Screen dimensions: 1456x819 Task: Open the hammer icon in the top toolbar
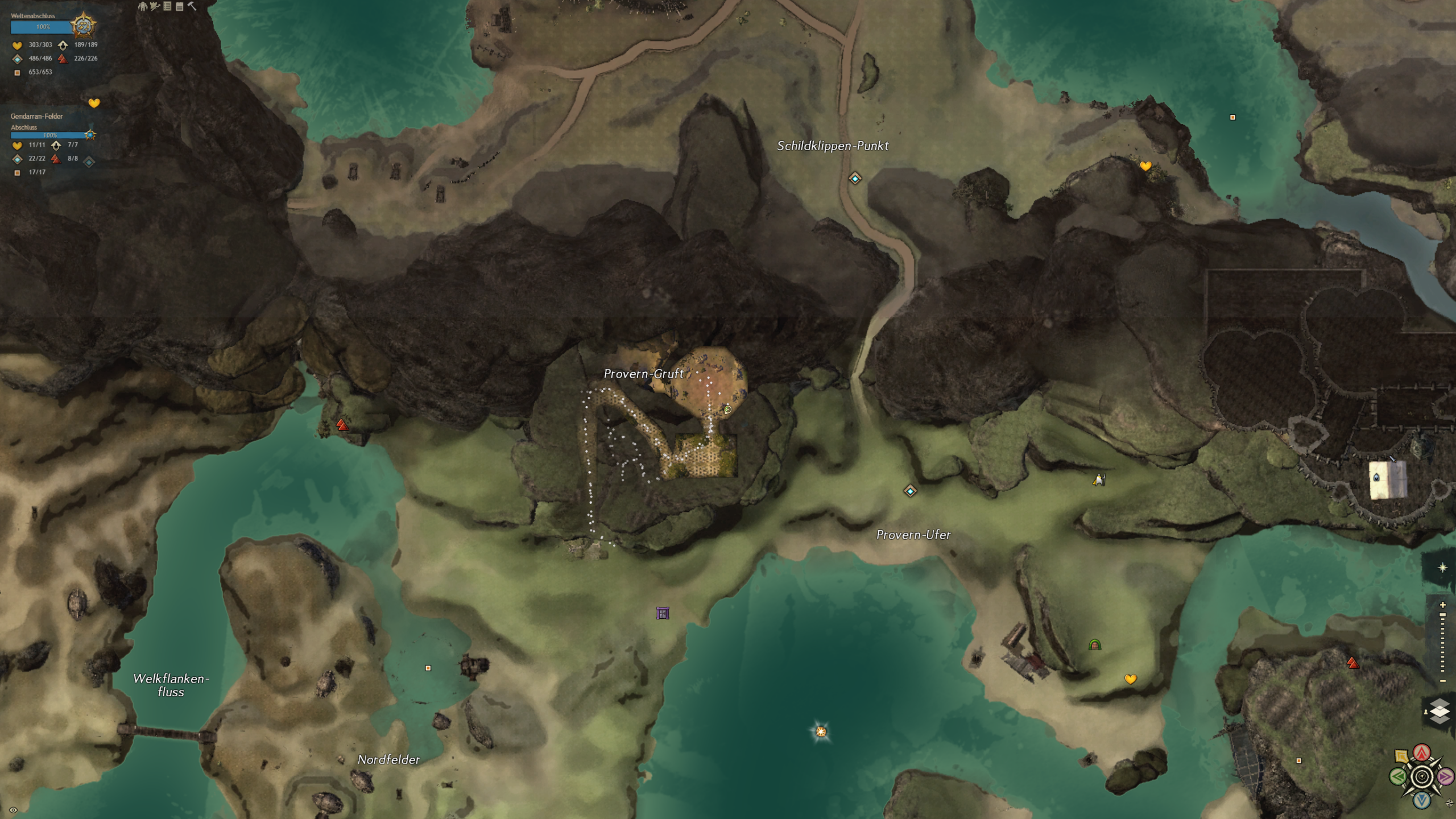tap(192, 6)
